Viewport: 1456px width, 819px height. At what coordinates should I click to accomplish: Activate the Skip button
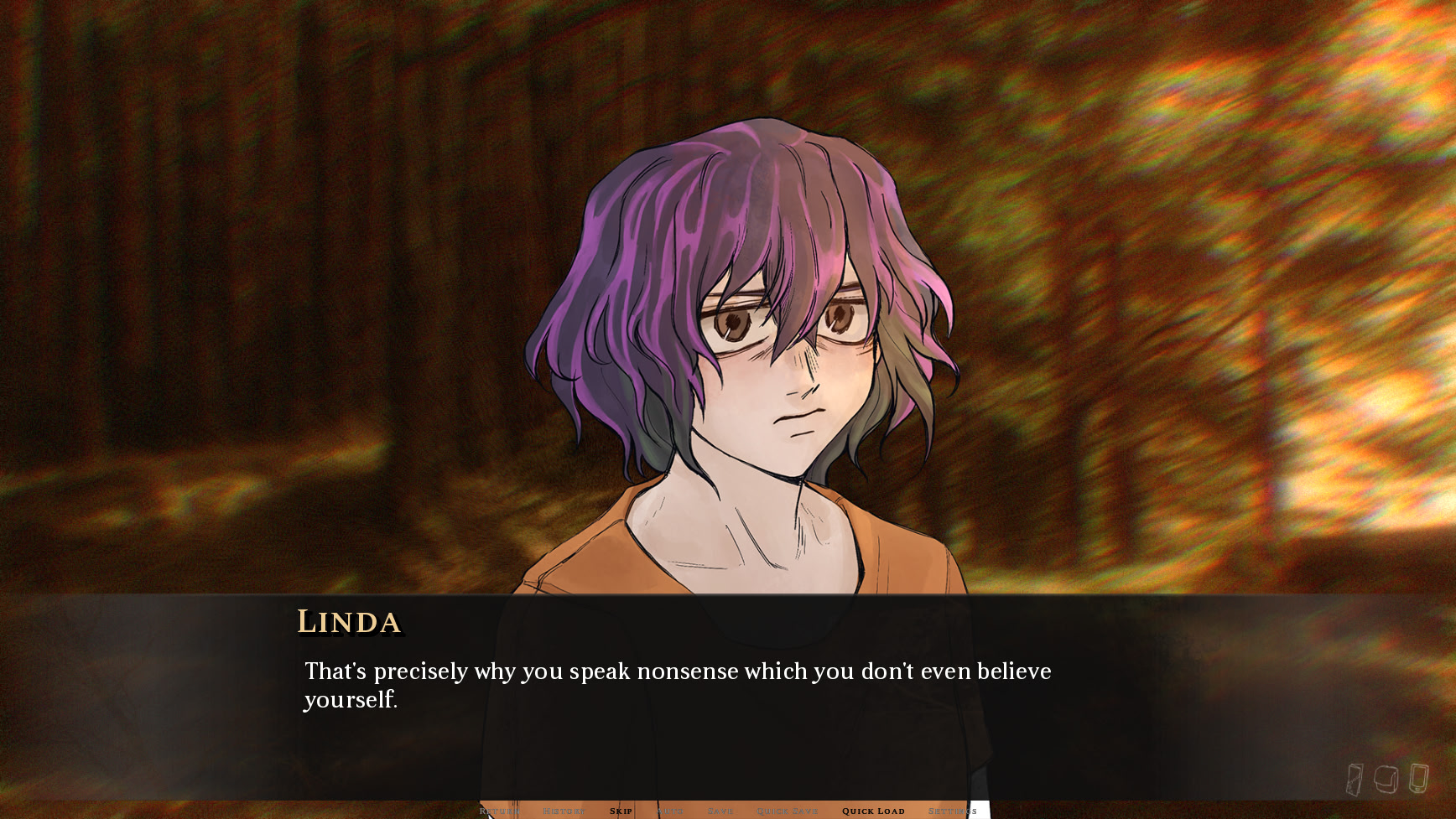[x=621, y=811]
